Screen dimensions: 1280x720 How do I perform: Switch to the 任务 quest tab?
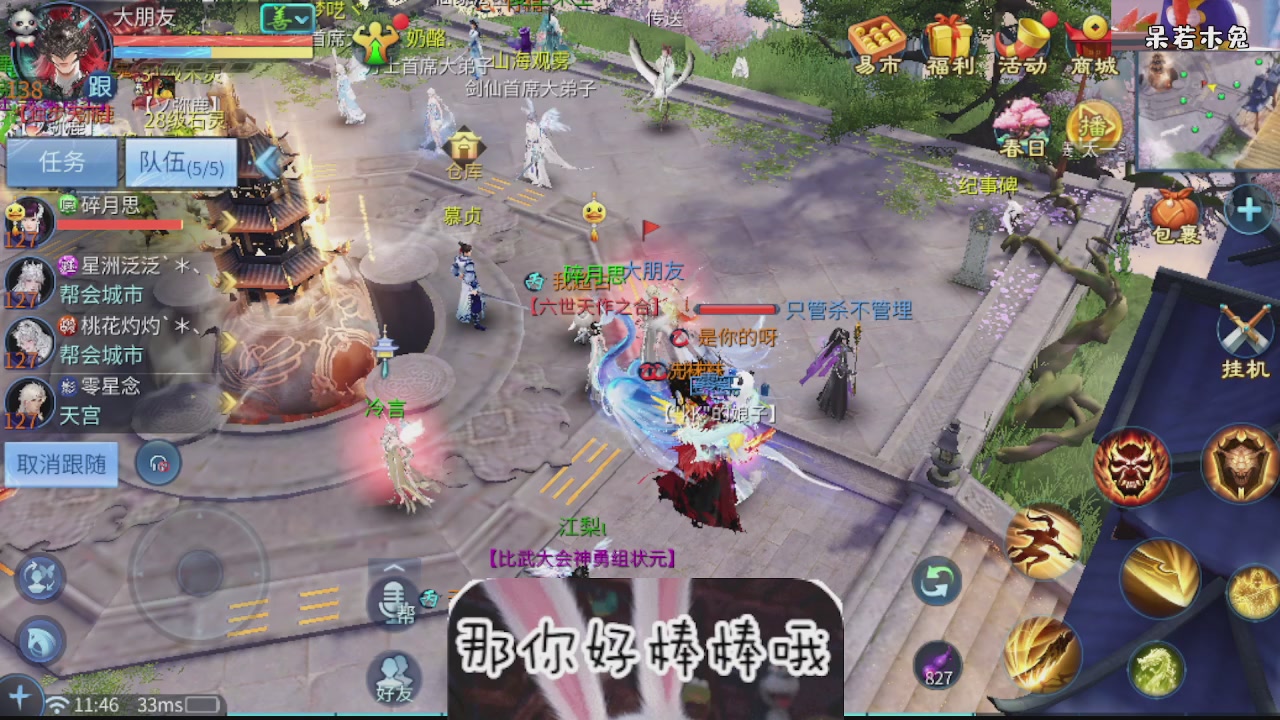pos(61,163)
